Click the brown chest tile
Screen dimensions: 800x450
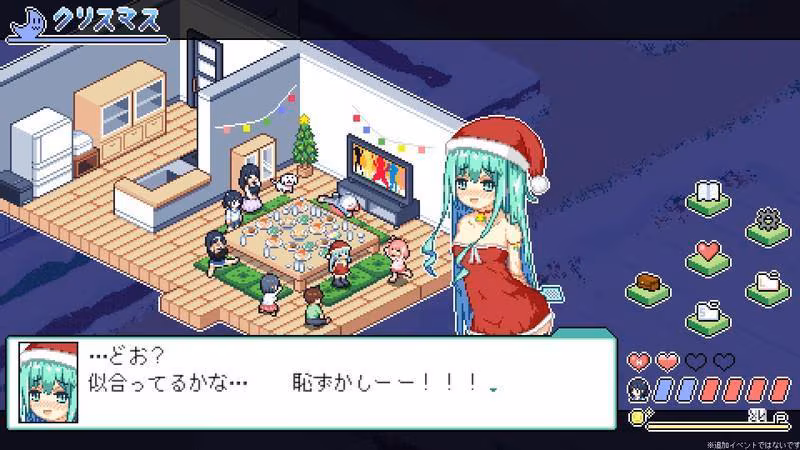click(x=648, y=285)
